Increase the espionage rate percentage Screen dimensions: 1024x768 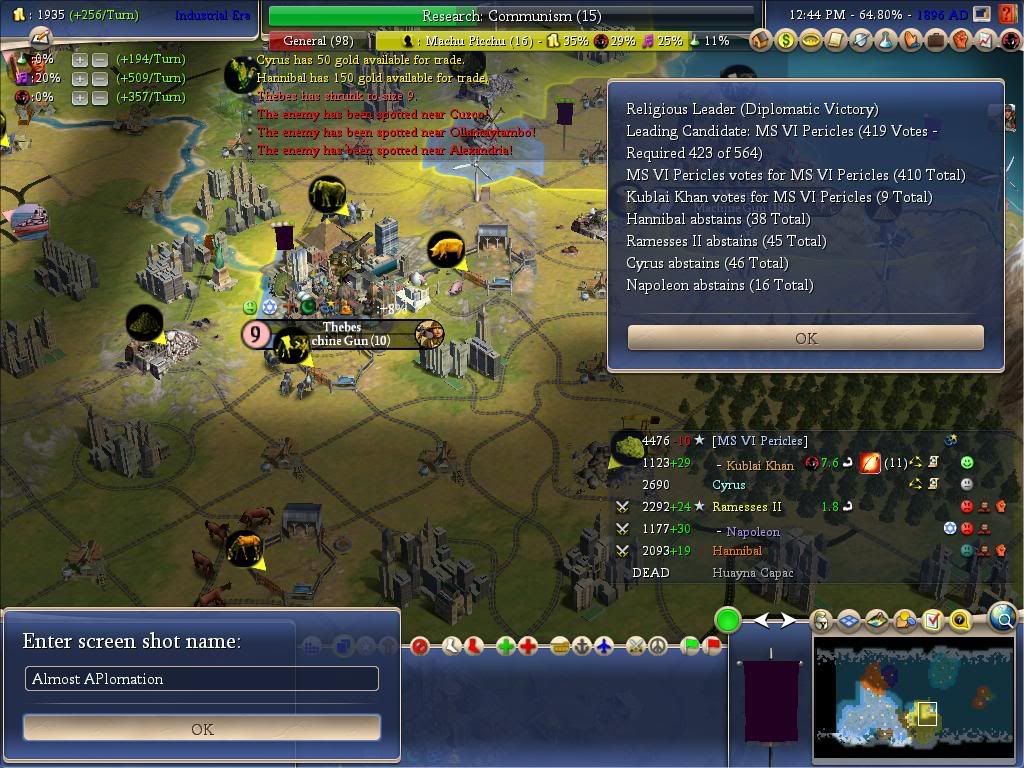pyautogui.click(x=79, y=97)
